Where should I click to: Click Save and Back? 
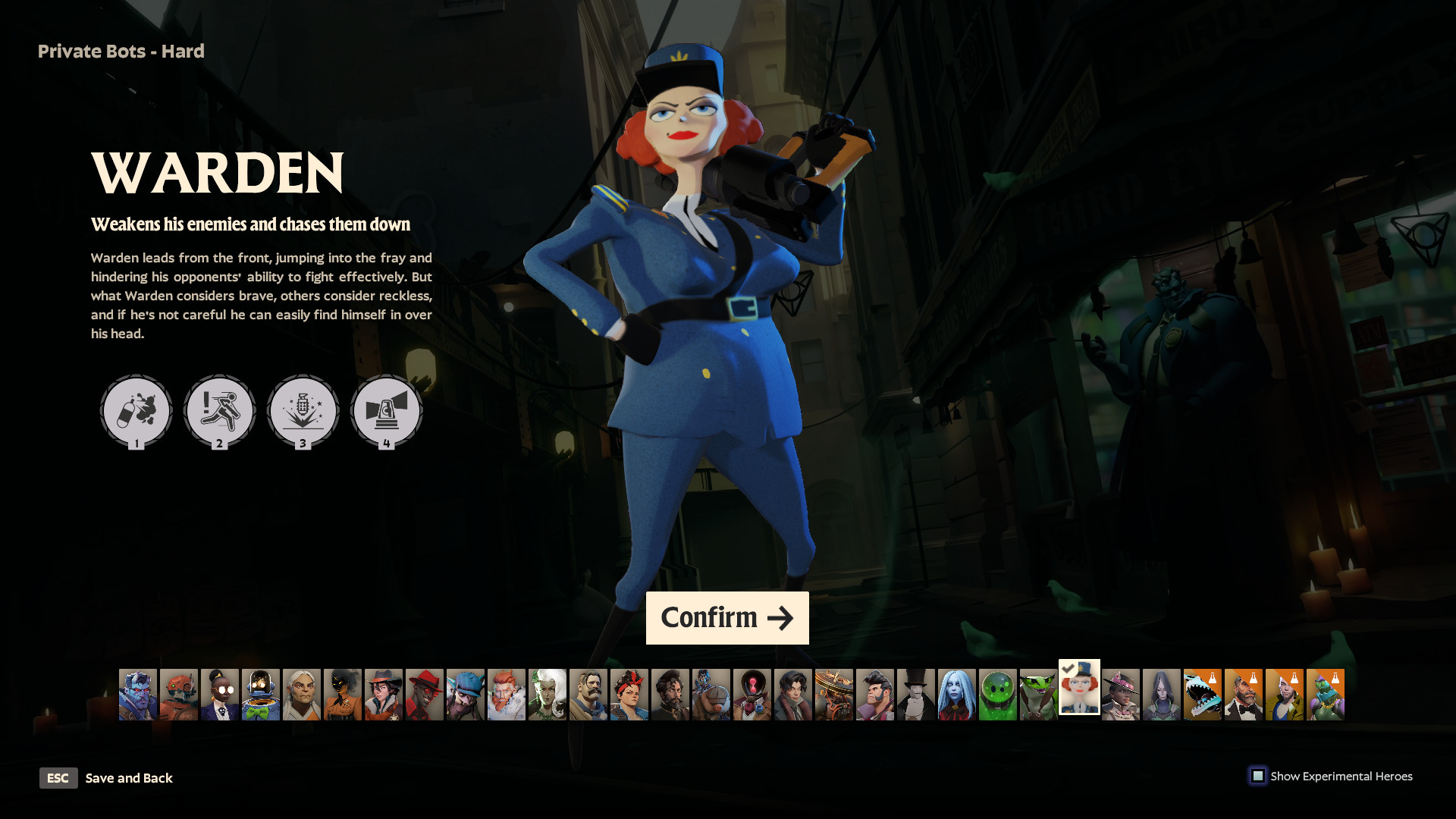pos(129,778)
